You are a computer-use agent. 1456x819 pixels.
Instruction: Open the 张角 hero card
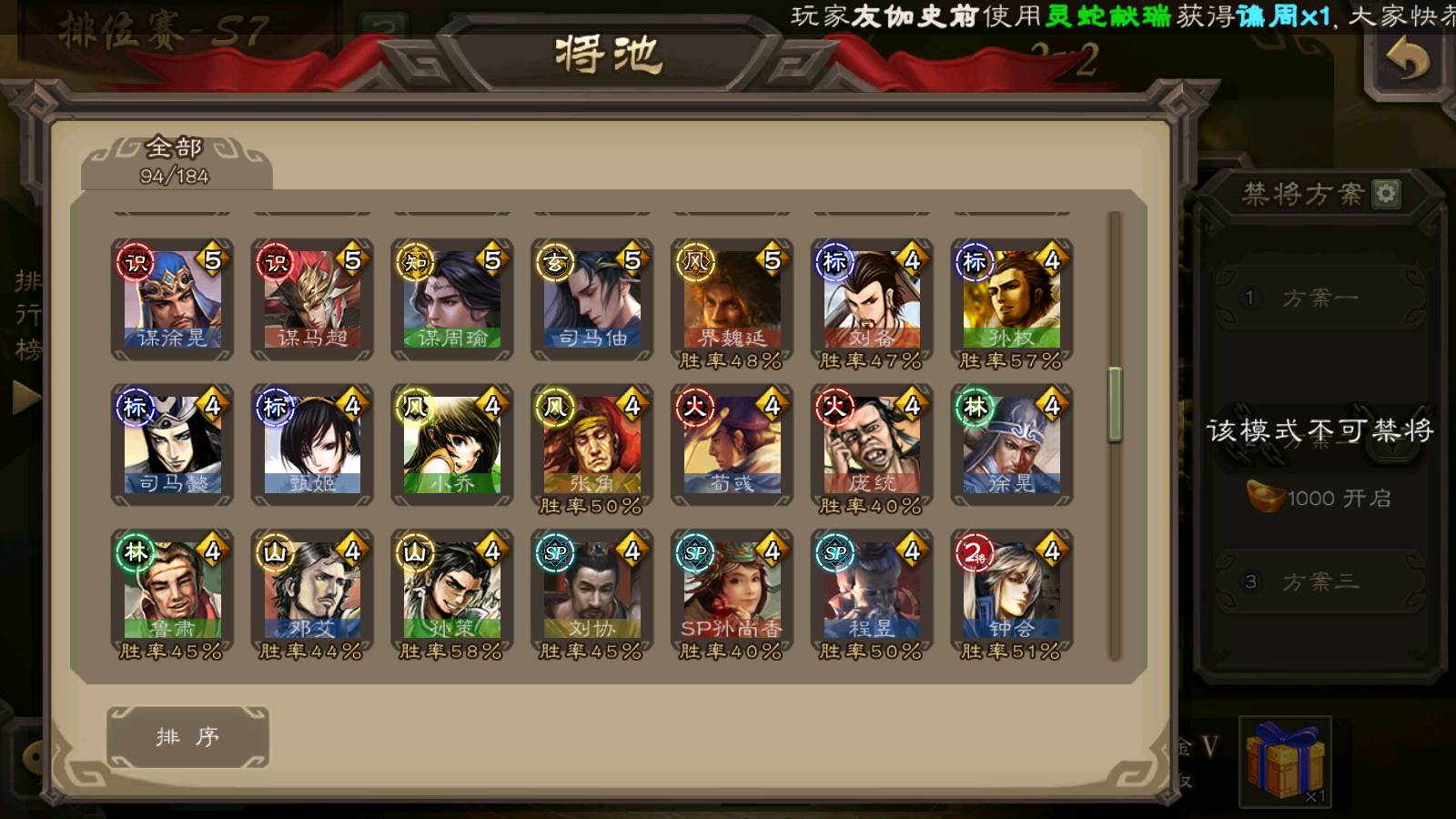(x=592, y=445)
